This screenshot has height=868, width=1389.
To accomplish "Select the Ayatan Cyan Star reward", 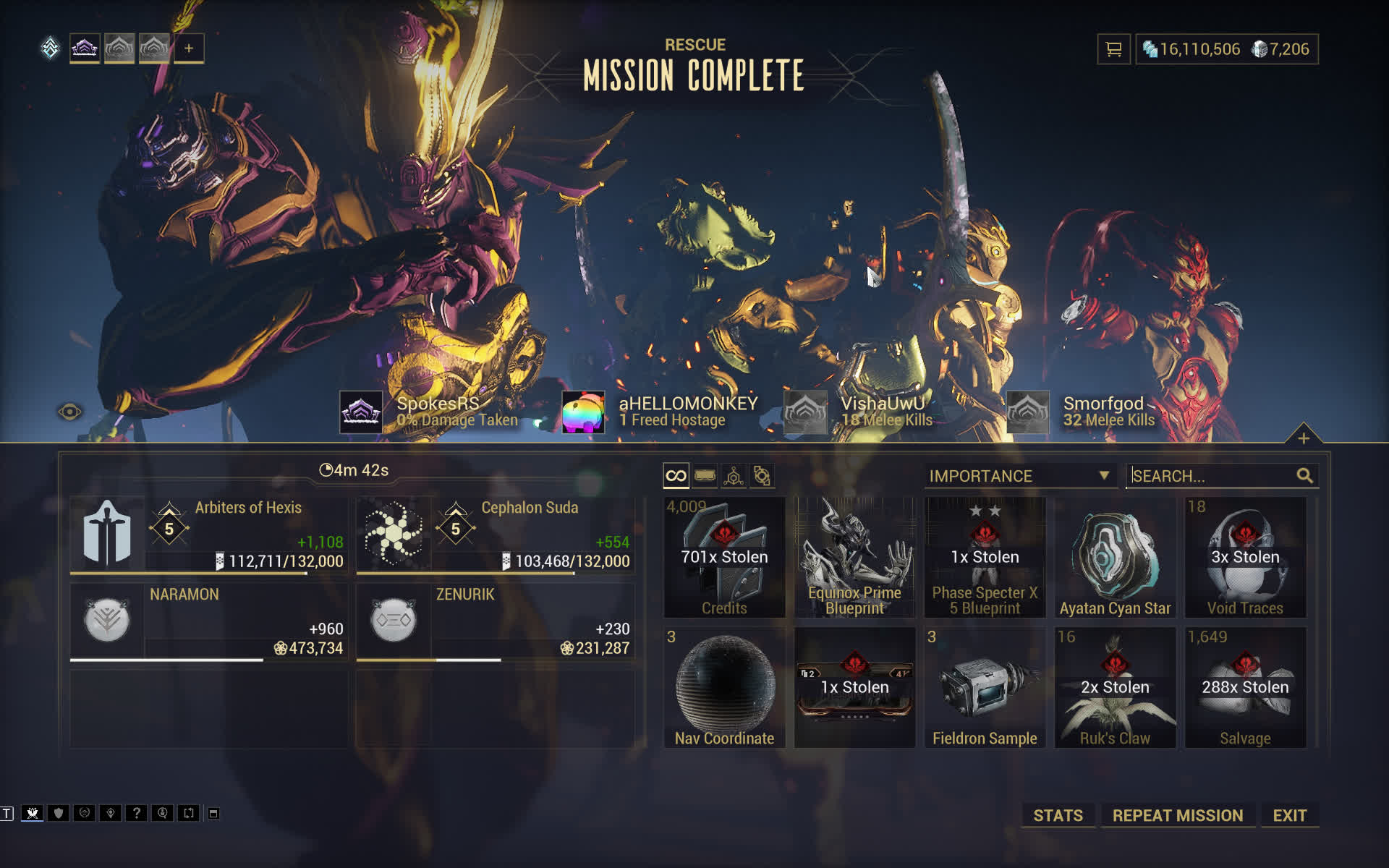I will tap(1115, 557).
